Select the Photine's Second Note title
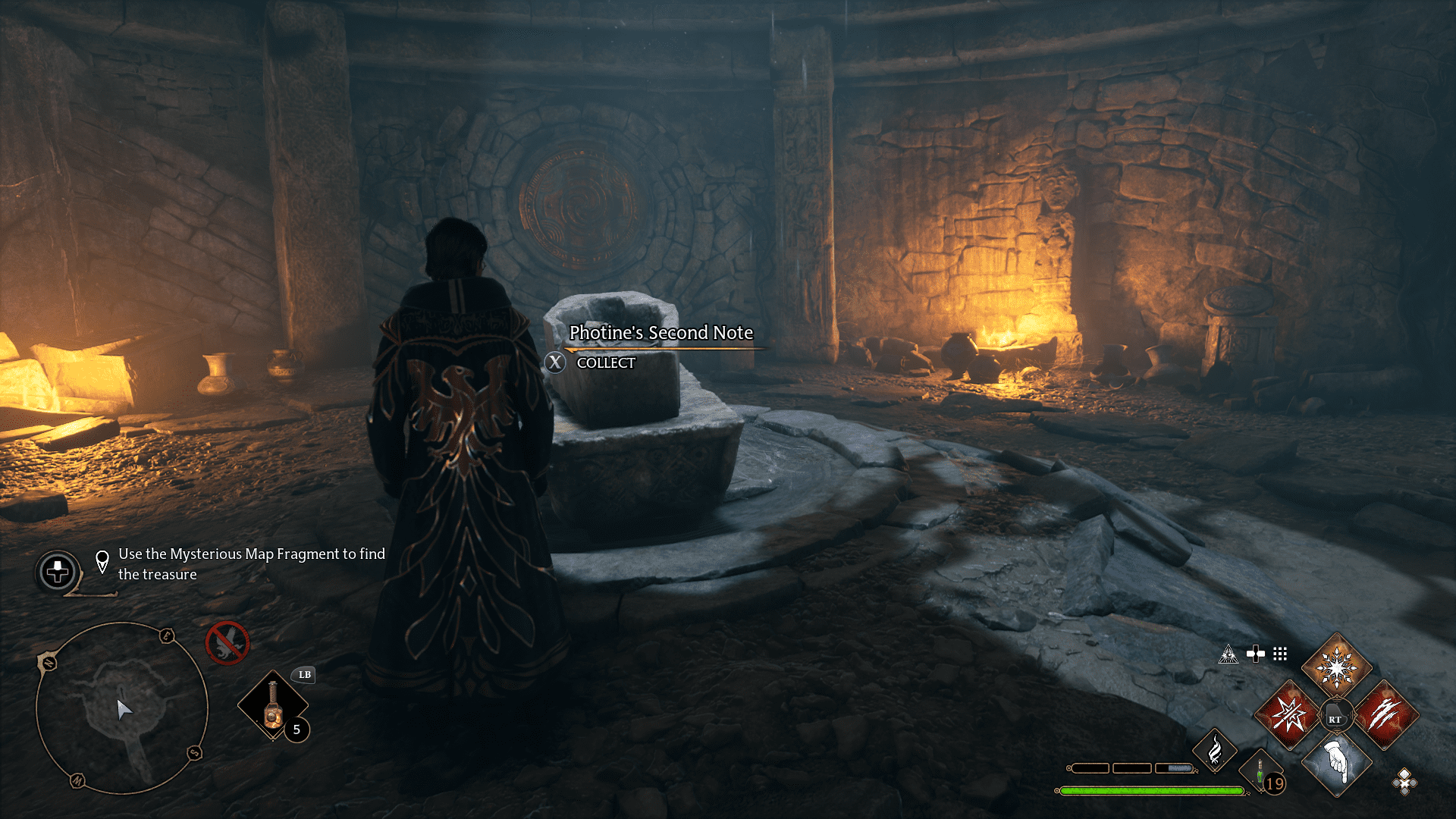The height and width of the screenshot is (819, 1456). 661,333
